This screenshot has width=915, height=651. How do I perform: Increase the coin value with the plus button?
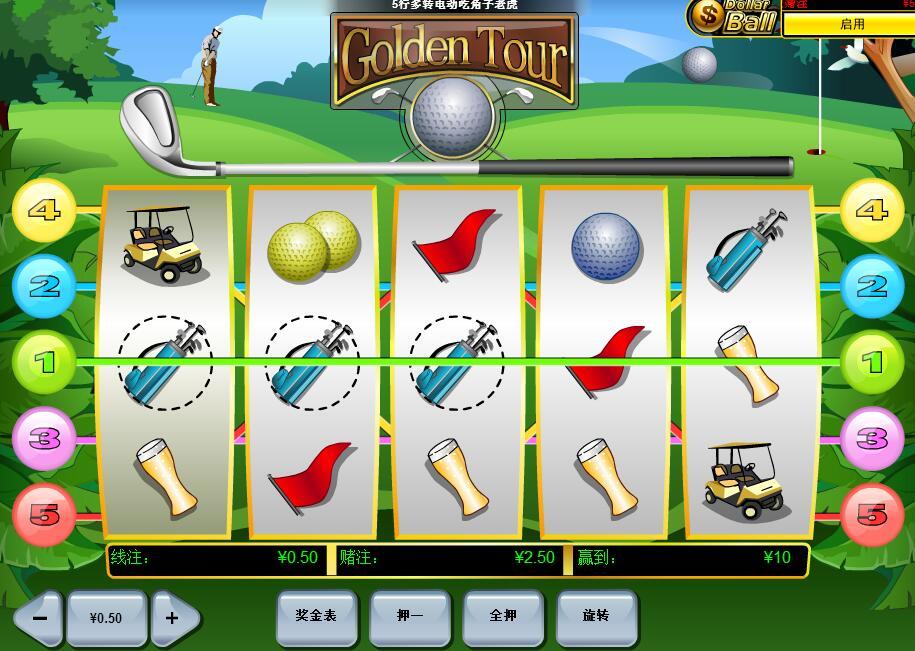[173, 618]
